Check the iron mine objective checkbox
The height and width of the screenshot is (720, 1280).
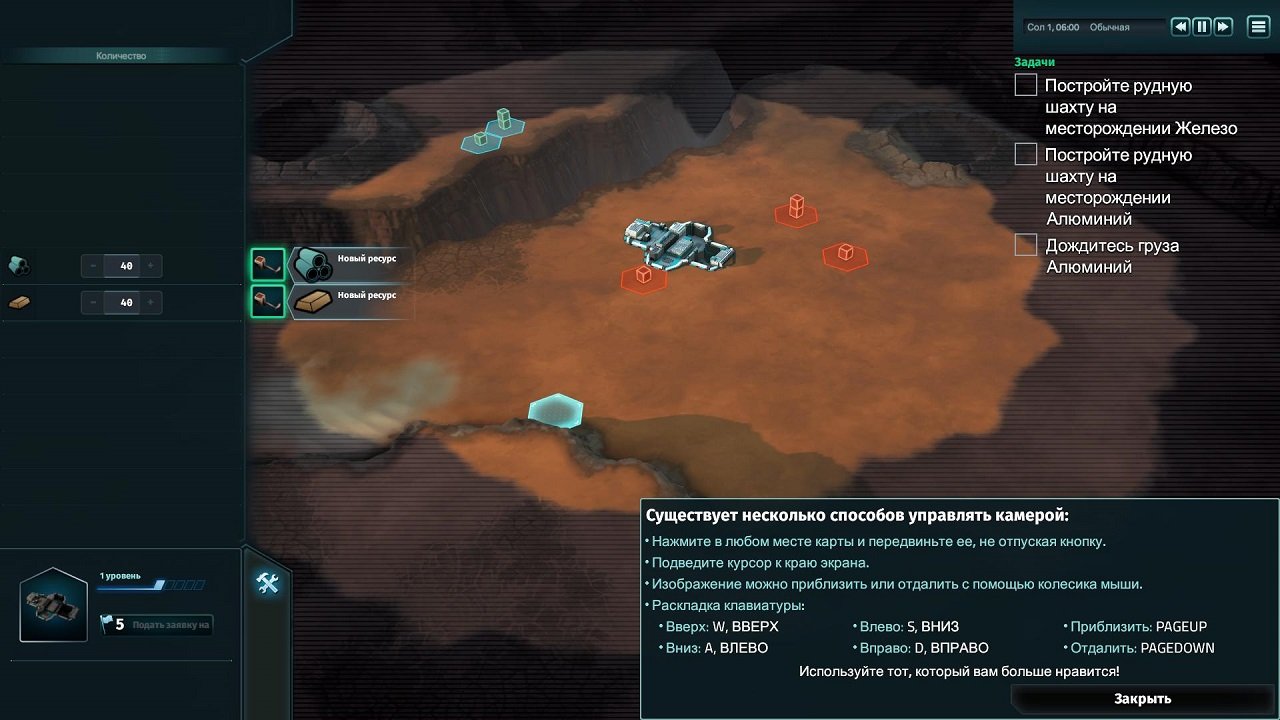[x=1025, y=85]
